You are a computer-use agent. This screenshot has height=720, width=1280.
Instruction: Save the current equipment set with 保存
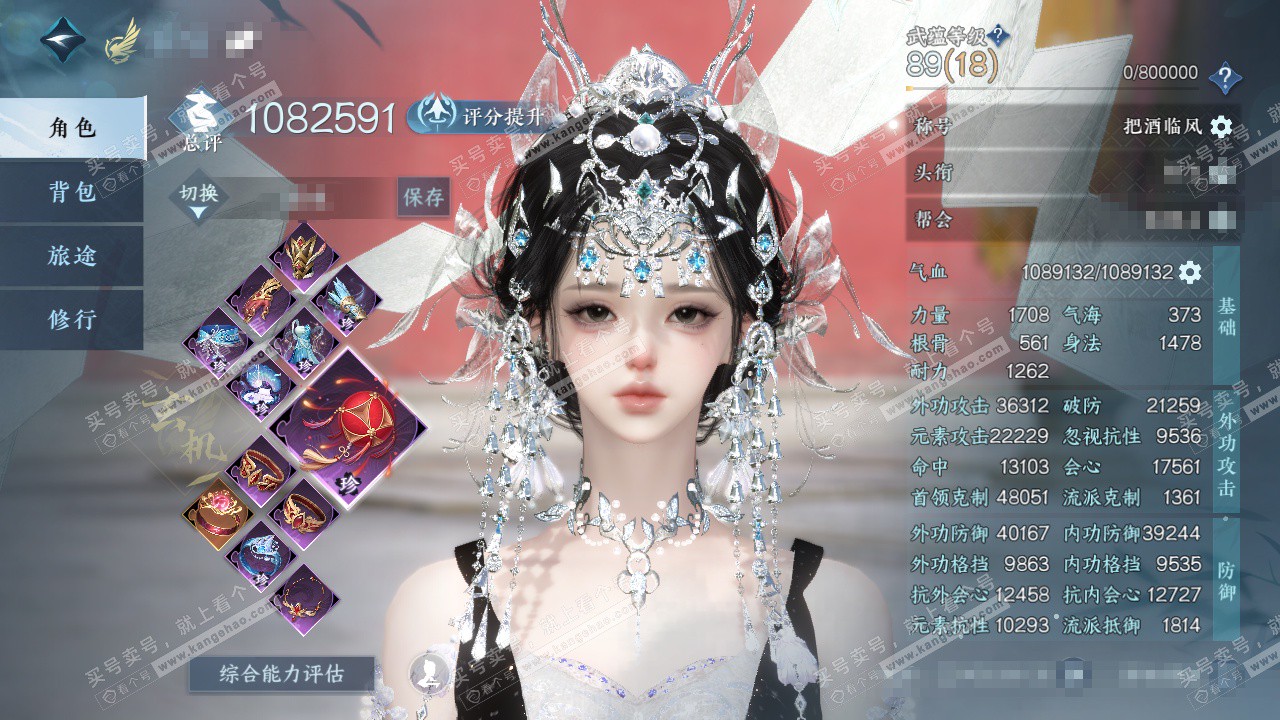(x=423, y=197)
